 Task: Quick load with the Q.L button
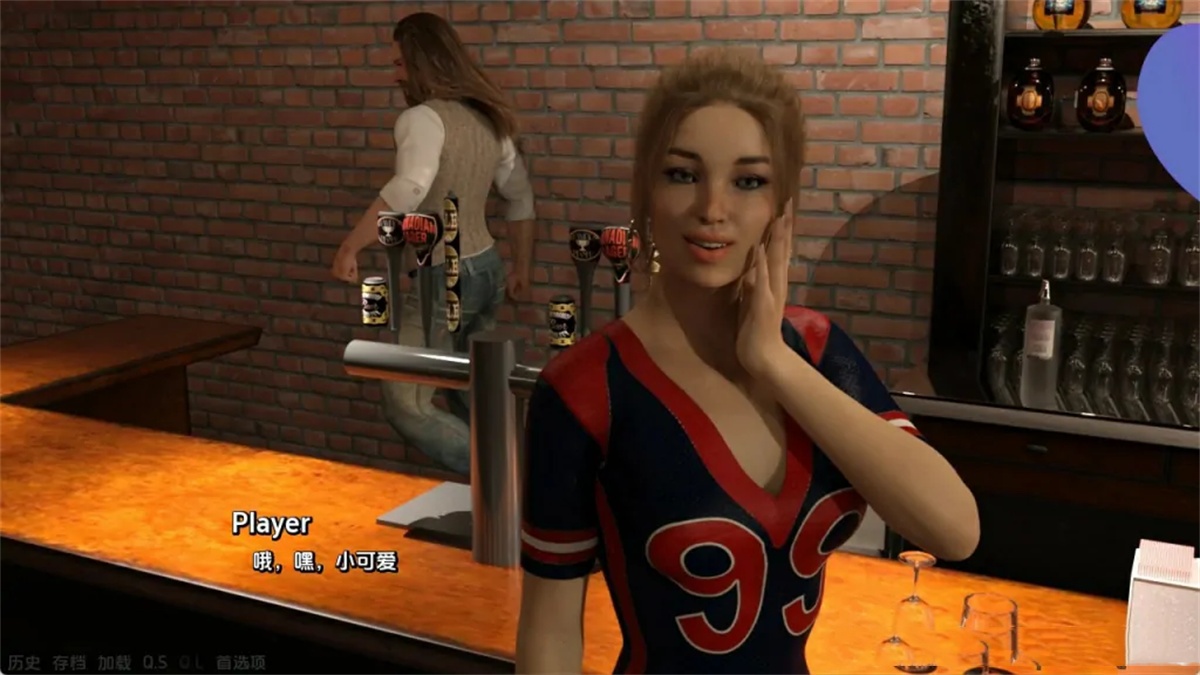[x=191, y=662]
